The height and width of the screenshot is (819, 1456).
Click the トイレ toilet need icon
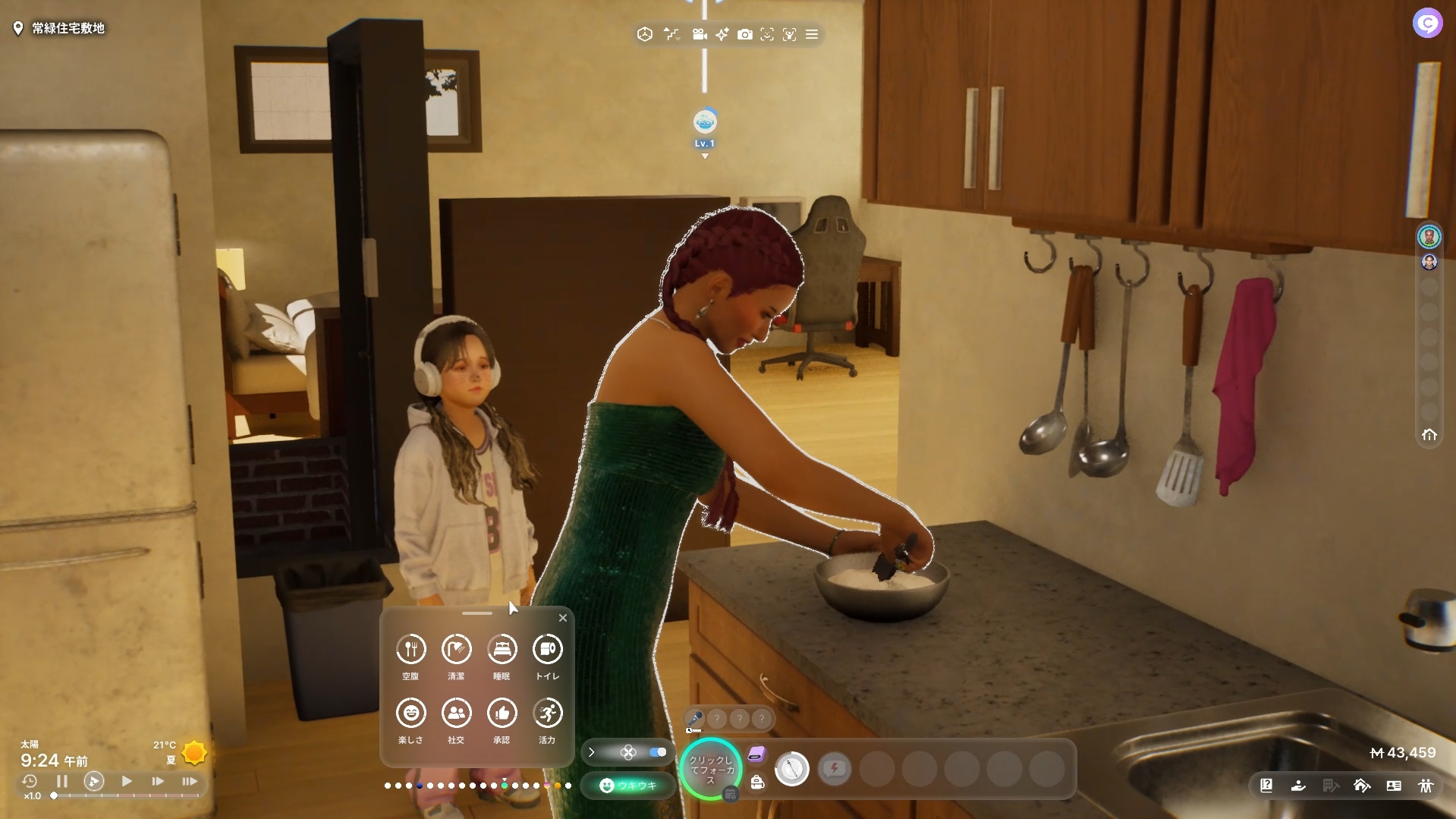(547, 650)
